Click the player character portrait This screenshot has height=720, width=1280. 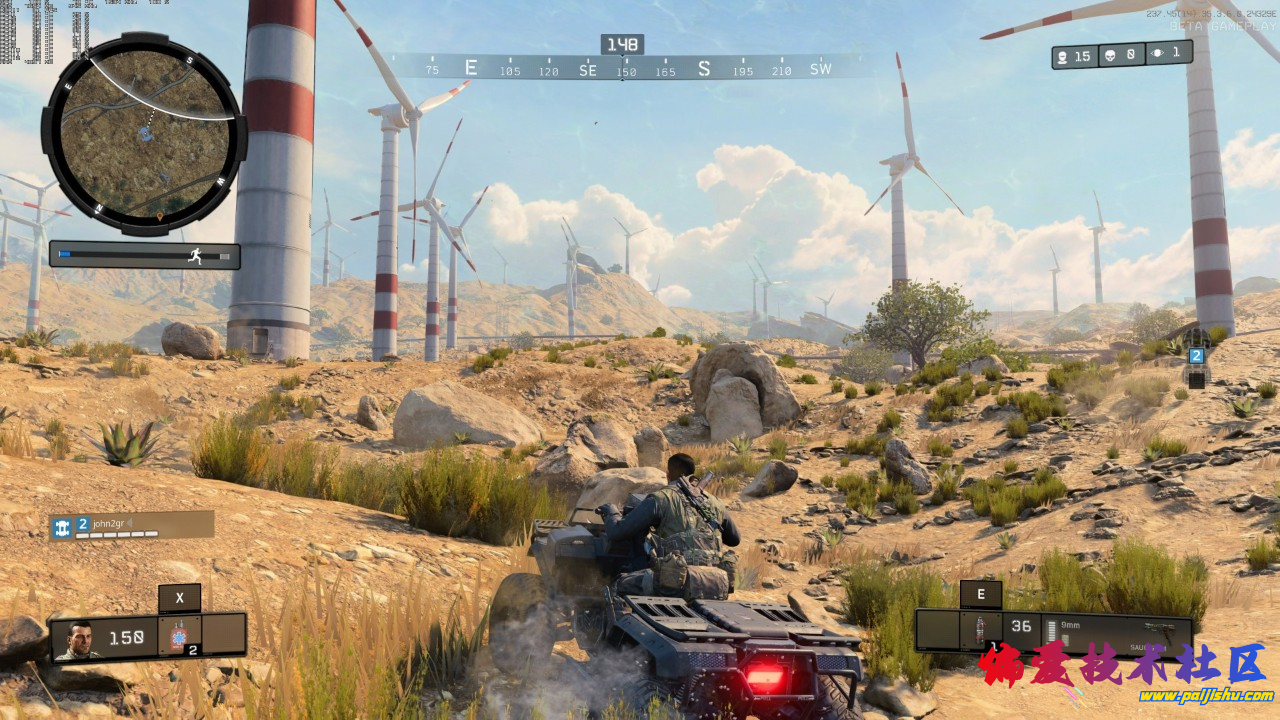[x=77, y=640]
